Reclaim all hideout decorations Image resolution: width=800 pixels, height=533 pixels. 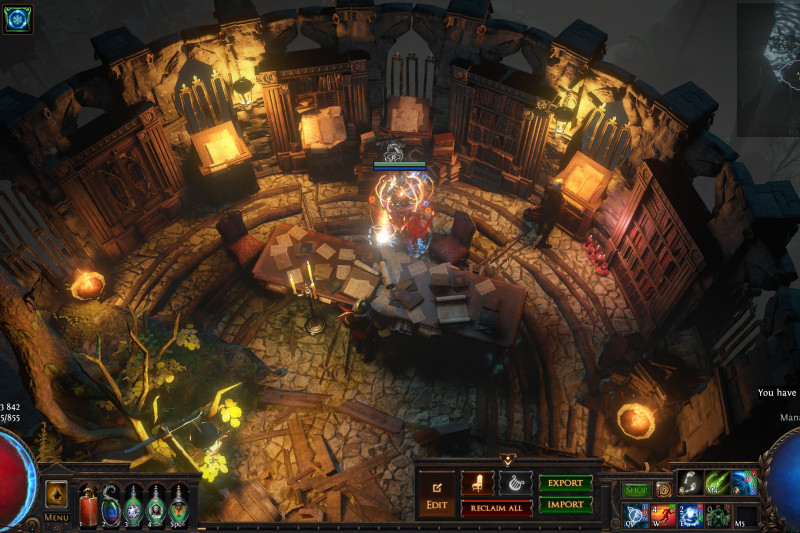pos(496,508)
